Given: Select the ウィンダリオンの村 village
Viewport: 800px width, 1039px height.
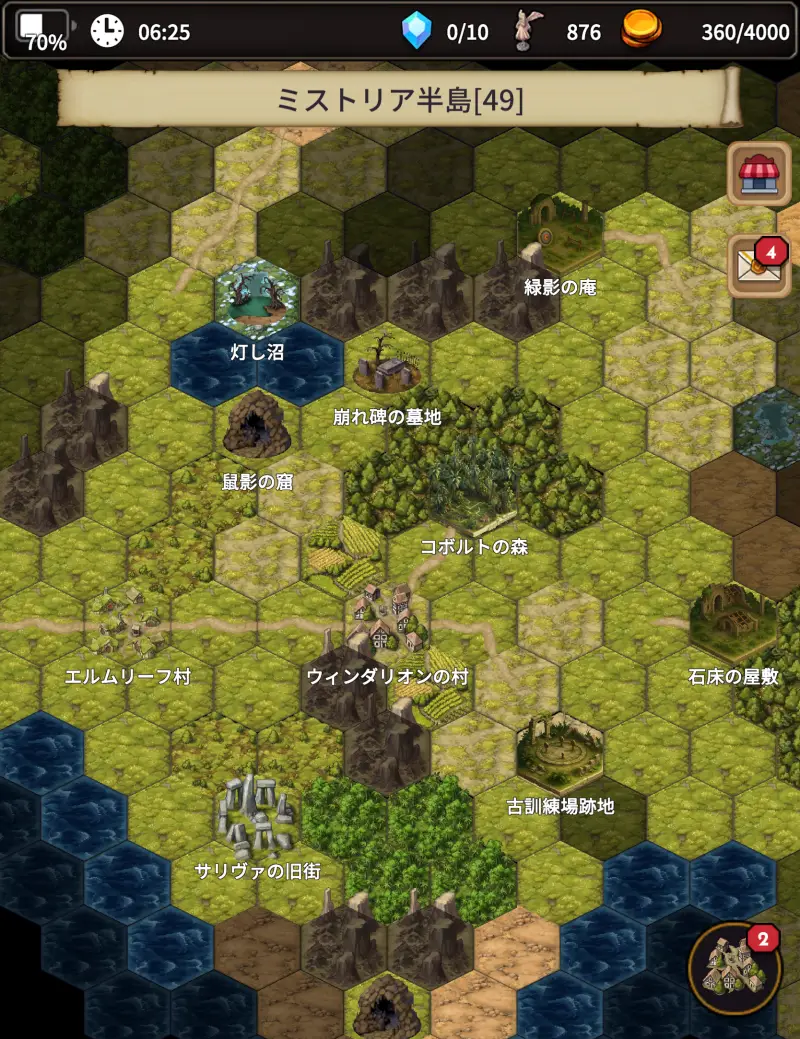Looking at the screenshot, I should (387, 619).
